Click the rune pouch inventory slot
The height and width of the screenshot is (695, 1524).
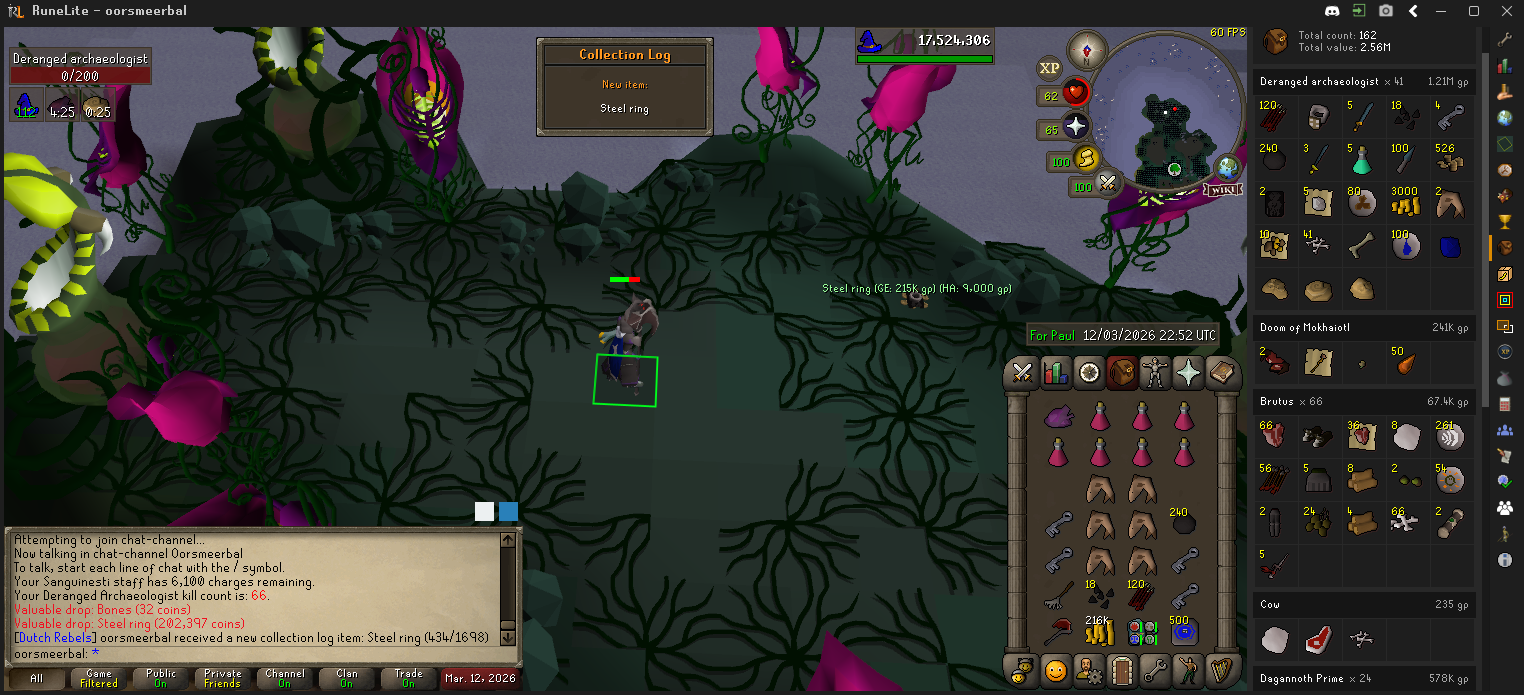[1141, 632]
